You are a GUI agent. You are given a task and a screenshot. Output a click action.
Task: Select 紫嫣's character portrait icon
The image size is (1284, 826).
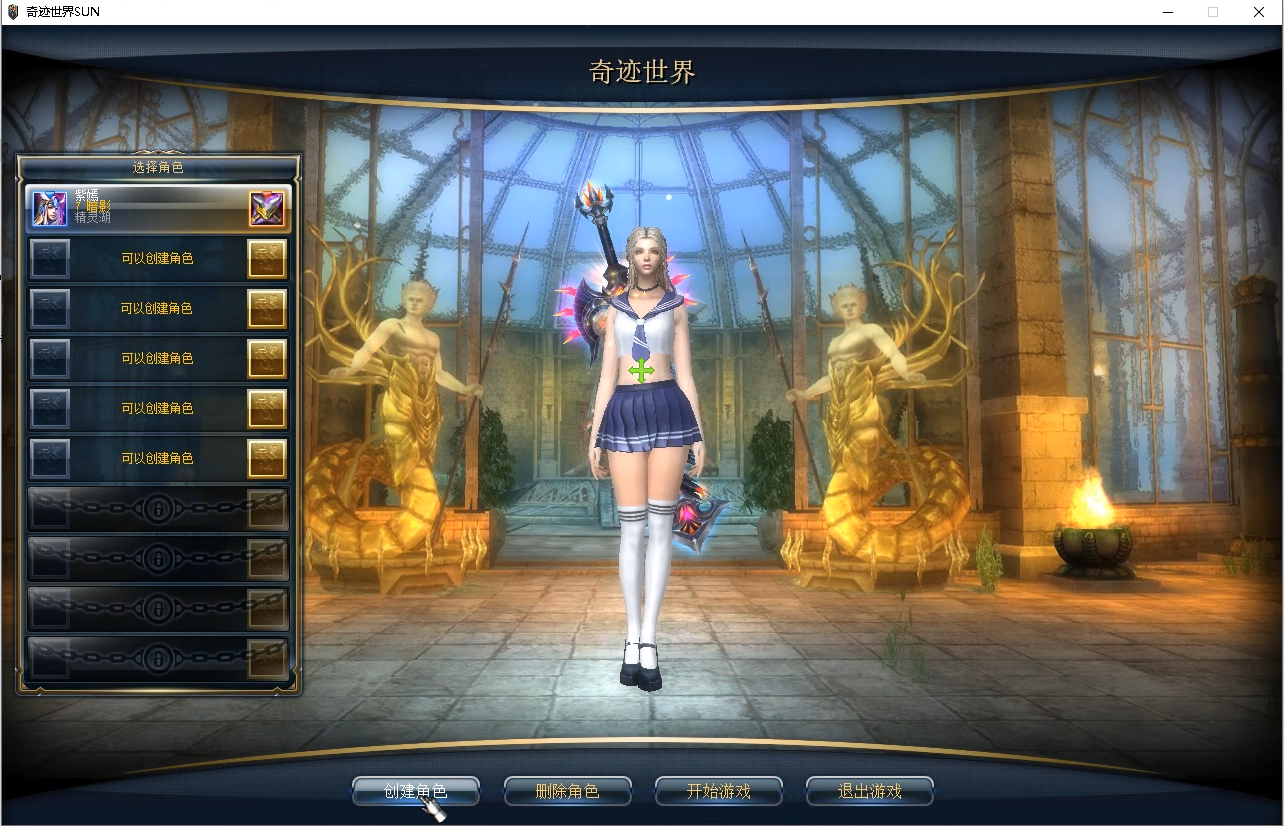click(49, 207)
